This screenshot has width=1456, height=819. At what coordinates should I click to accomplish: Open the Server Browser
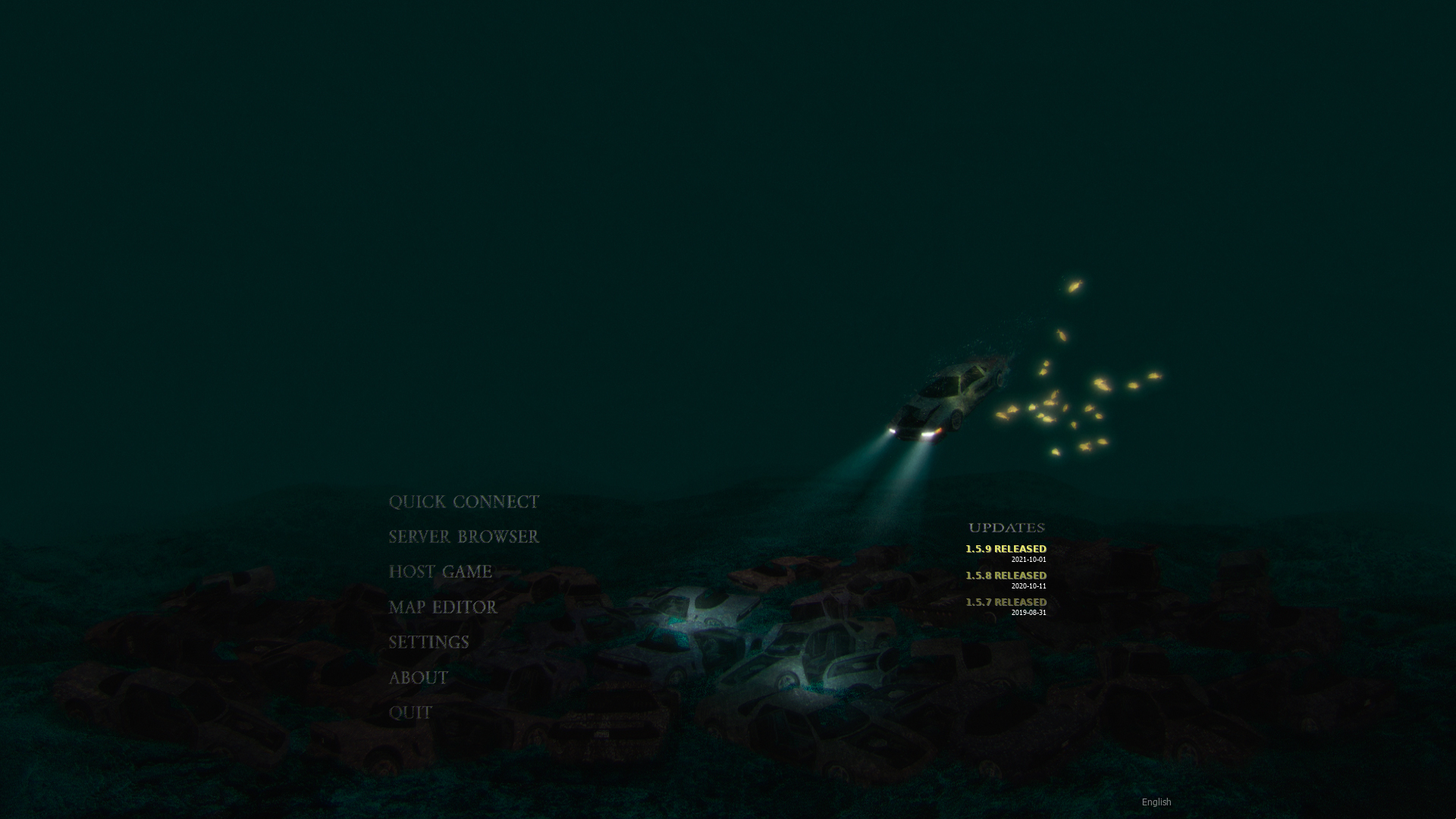pos(463,537)
